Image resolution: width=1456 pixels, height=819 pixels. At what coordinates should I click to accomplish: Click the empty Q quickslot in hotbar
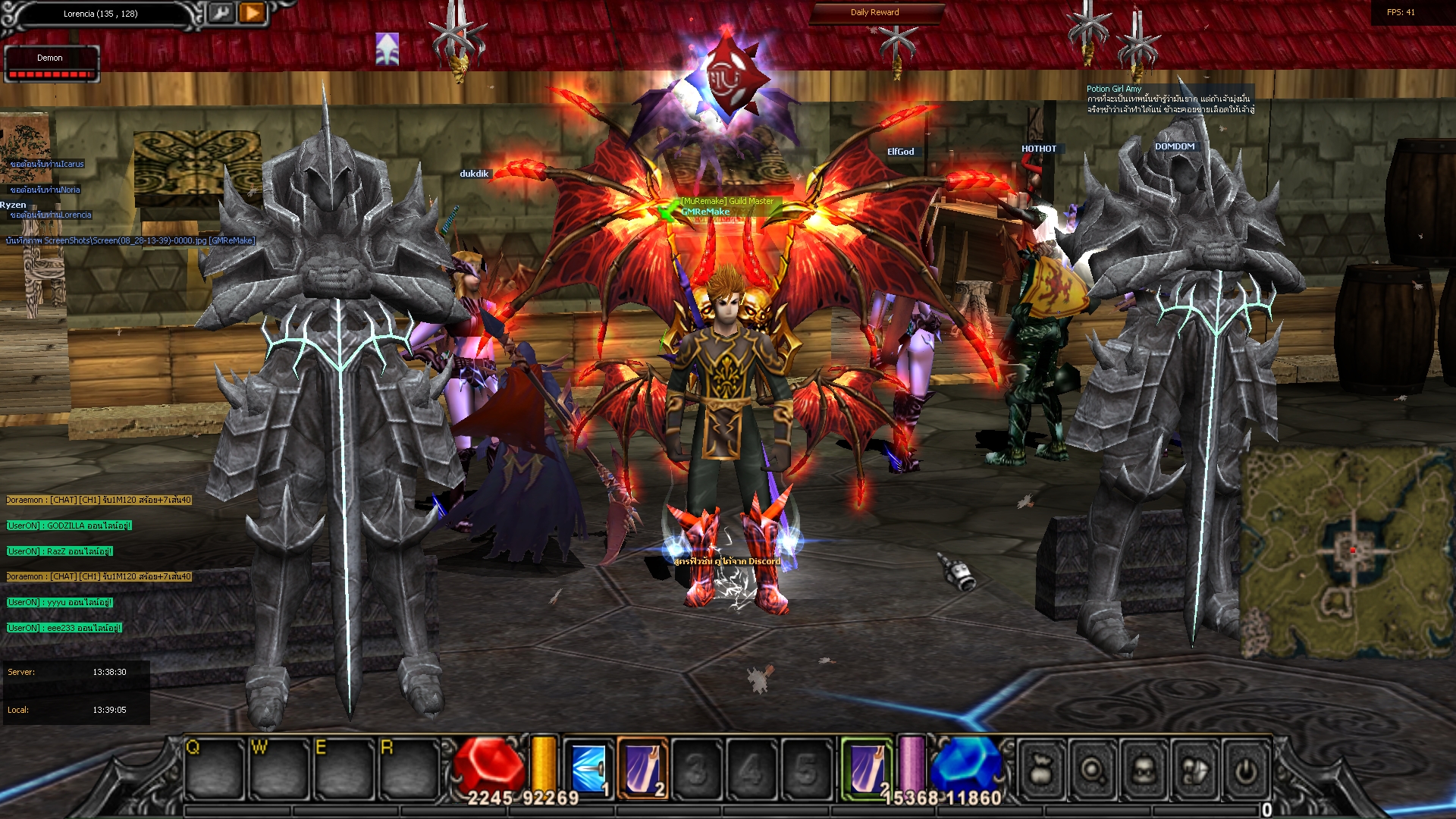[x=215, y=766]
